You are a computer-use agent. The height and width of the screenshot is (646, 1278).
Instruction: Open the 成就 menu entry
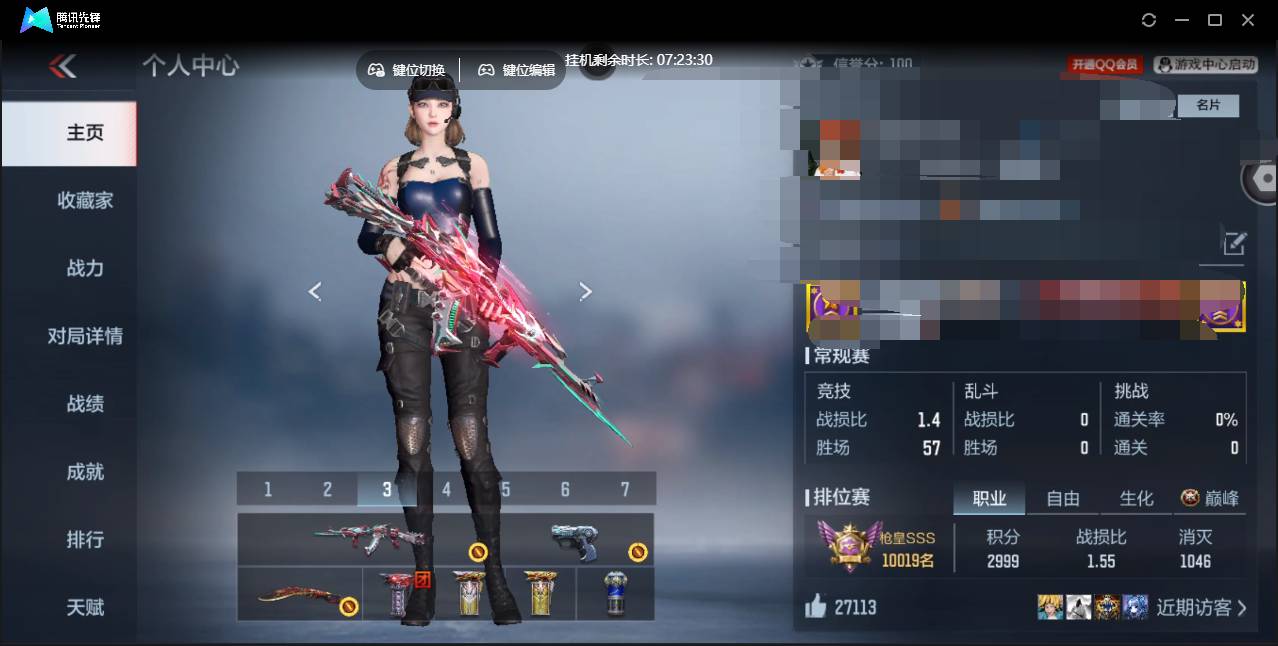[x=85, y=472]
